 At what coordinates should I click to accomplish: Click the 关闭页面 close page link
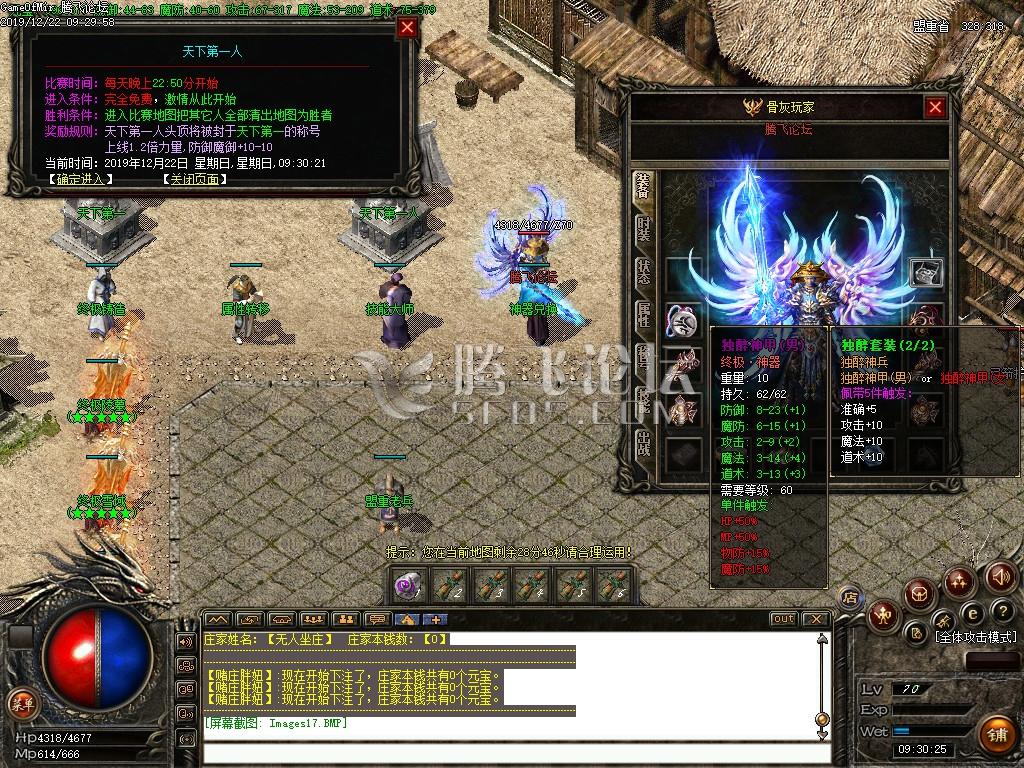coord(193,180)
